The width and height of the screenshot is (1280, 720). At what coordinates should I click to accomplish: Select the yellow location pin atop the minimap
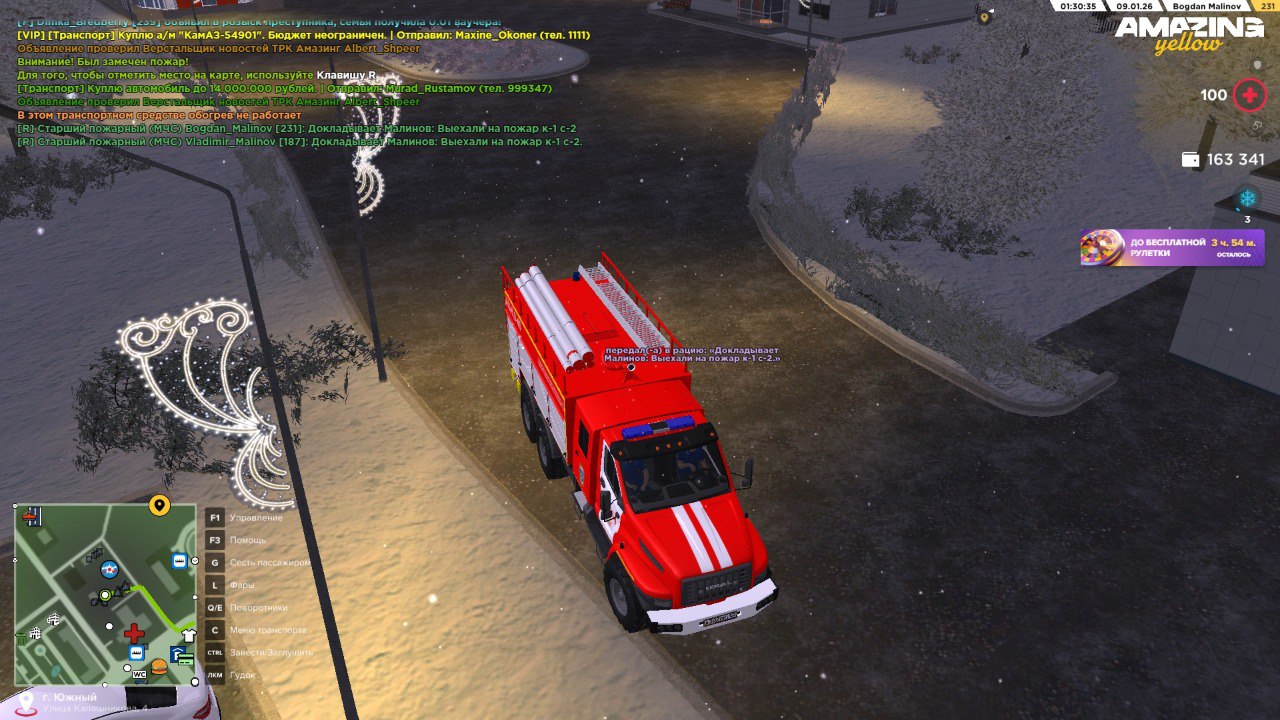point(159,505)
